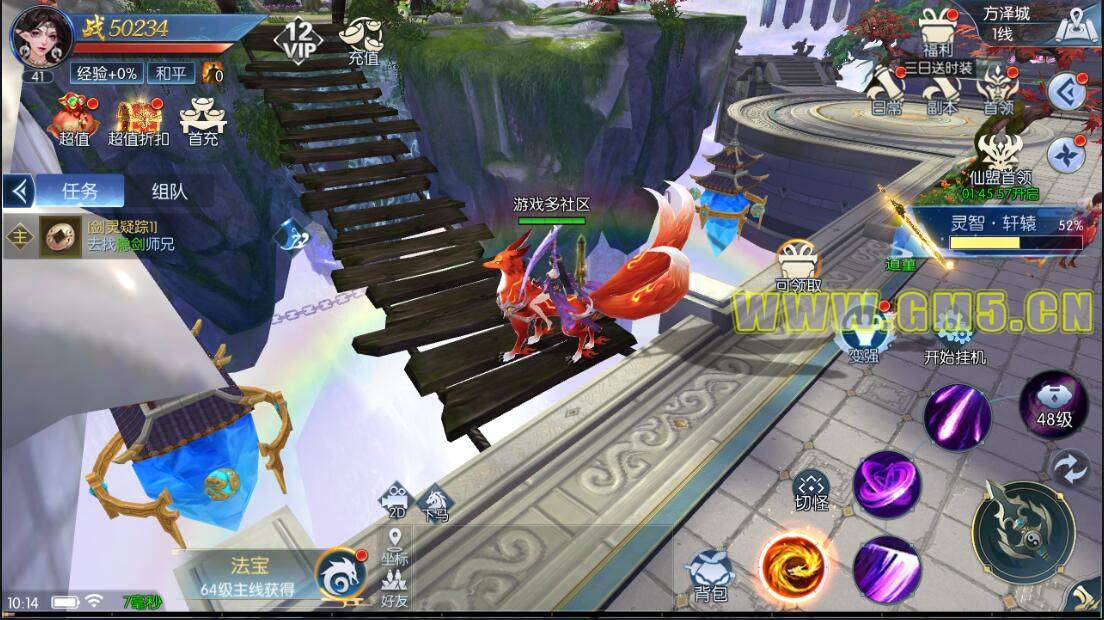Open the 充值 recharge shop

click(362, 42)
